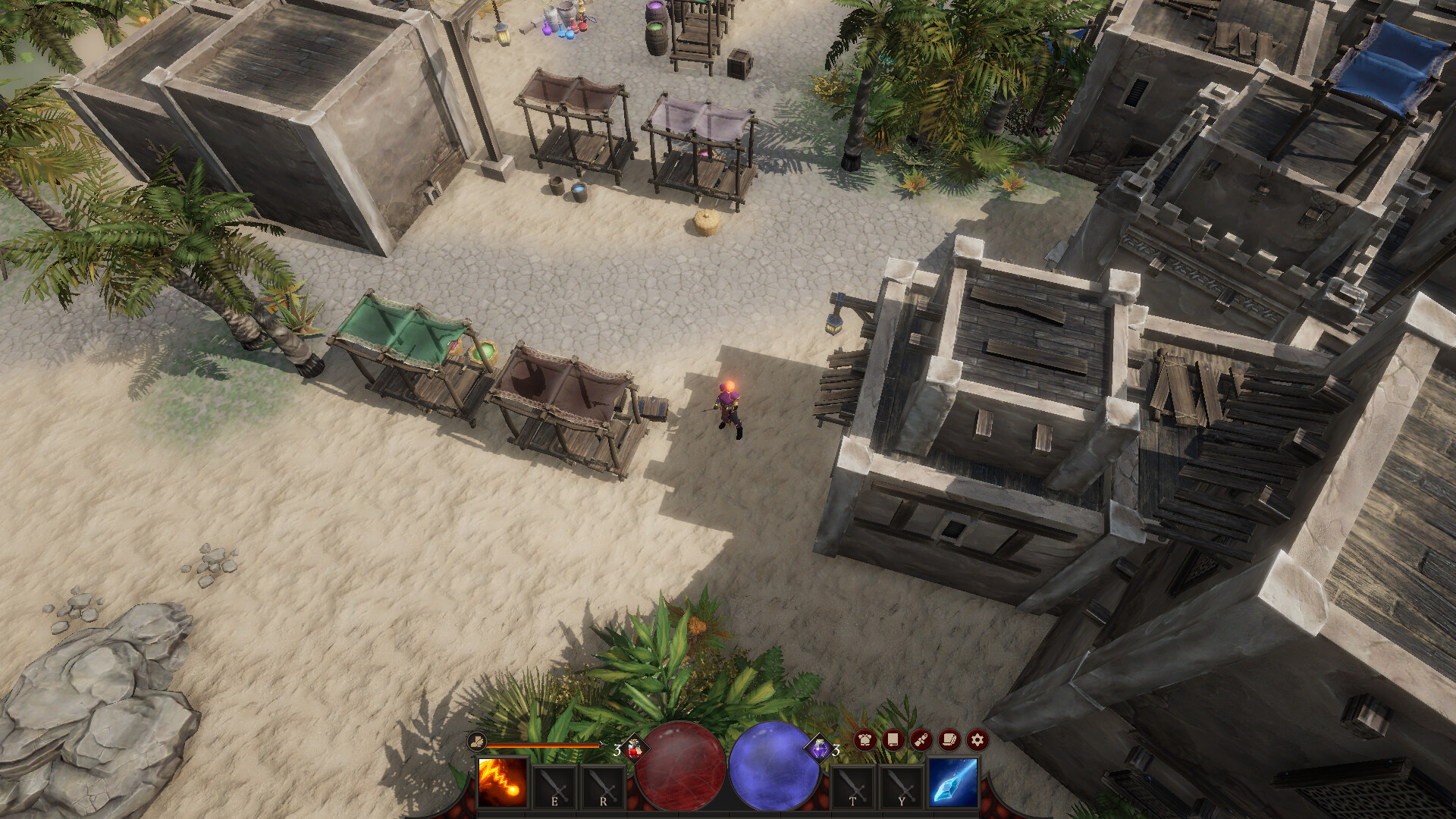This screenshot has height=819, width=1456.
Task: Select the scroll/quest icon
Action: [920, 739]
